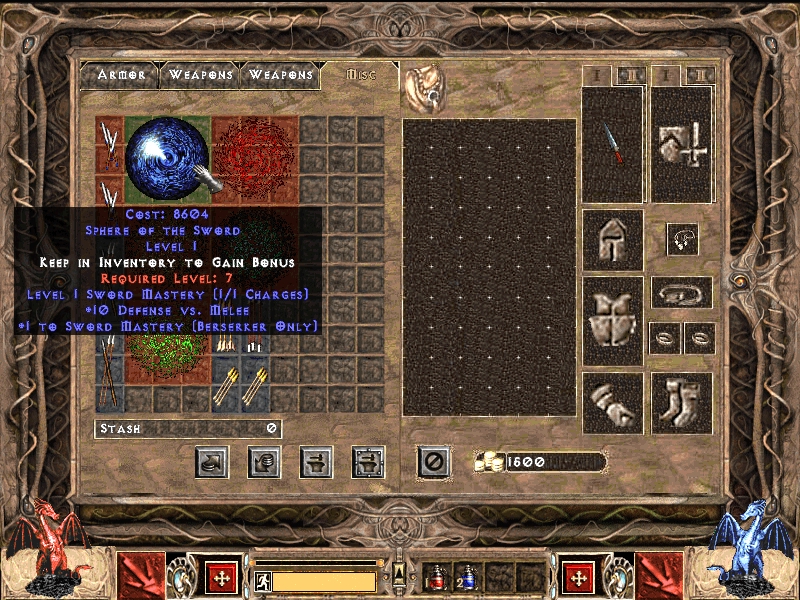
Task: Switch to the Armor vendor tab
Action: 121,75
